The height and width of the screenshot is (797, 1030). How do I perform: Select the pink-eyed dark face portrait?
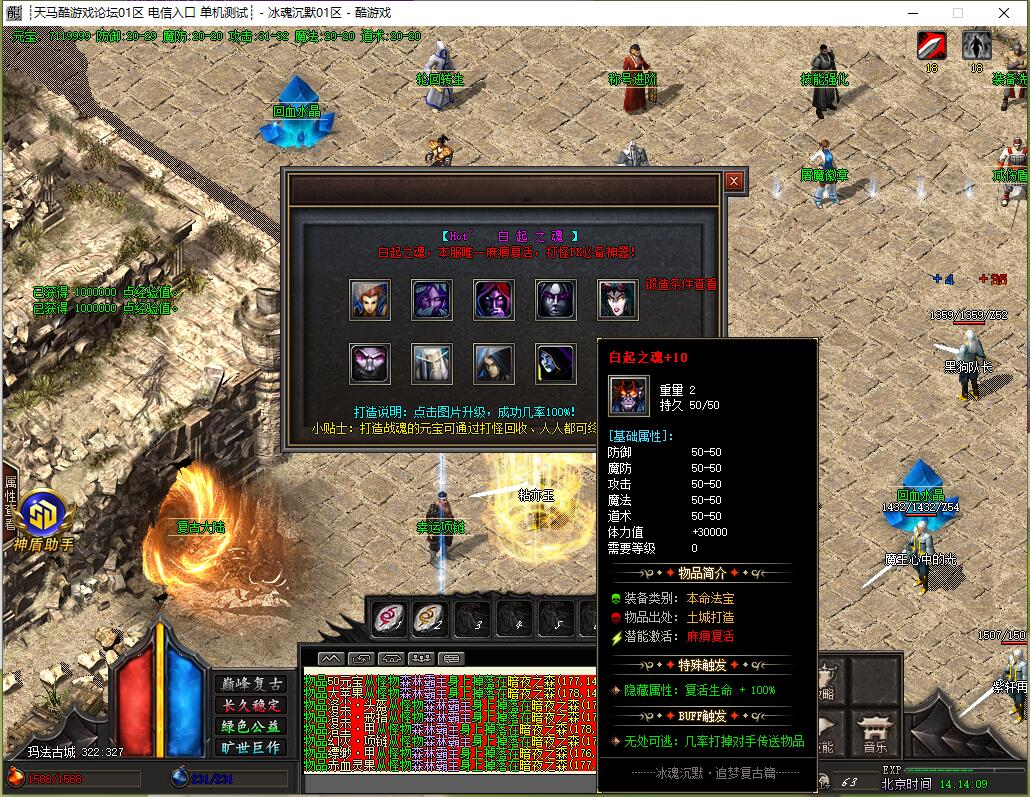[370, 363]
